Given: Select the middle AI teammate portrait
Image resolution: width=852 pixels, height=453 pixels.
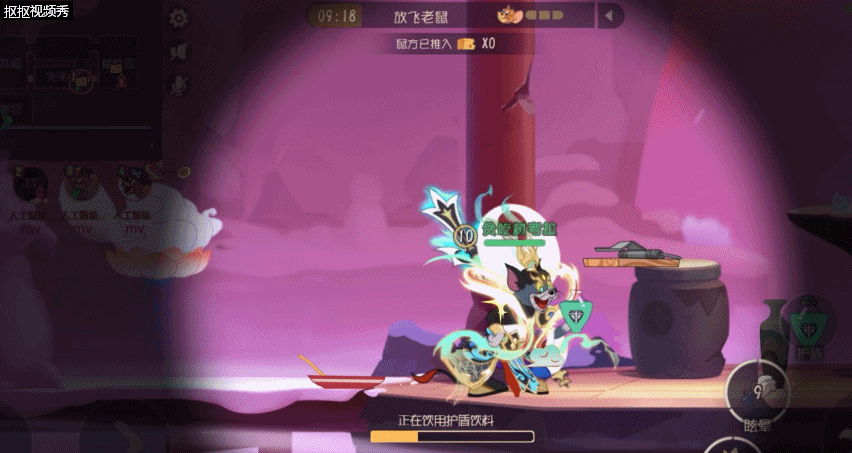Looking at the screenshot, I should coord(81,184).
